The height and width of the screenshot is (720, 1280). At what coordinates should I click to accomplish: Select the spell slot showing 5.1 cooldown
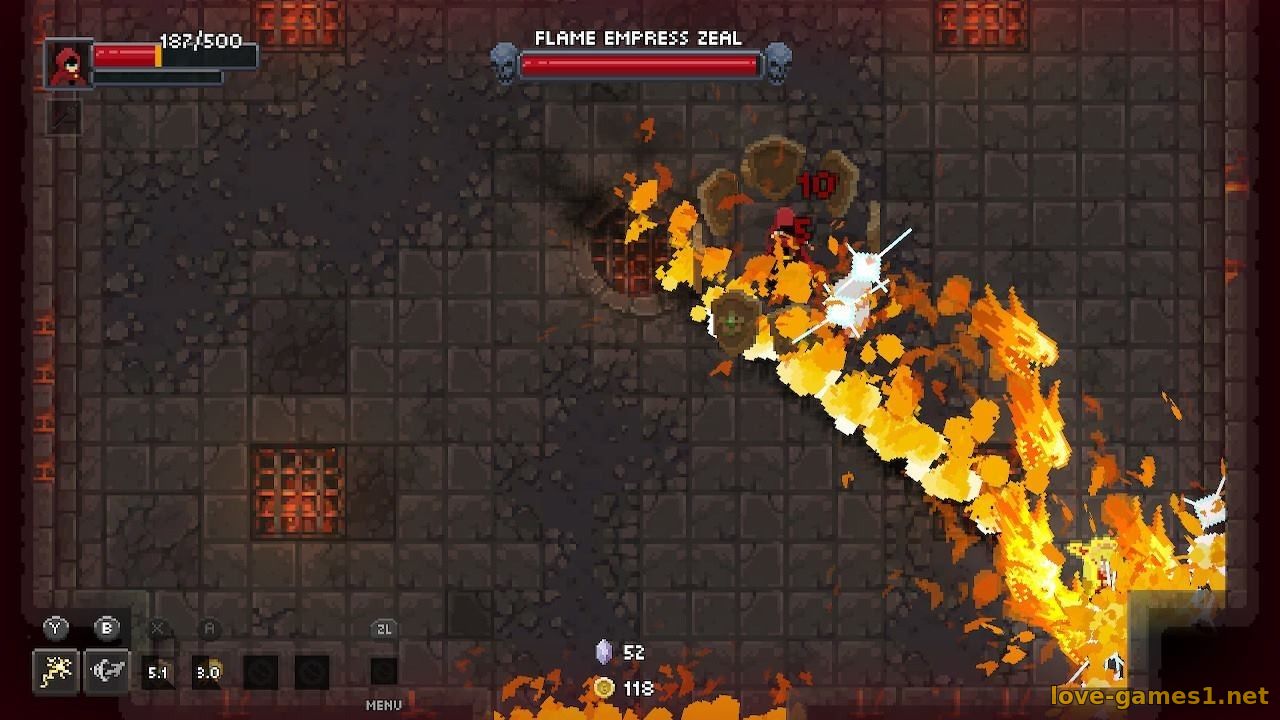click(x=158, y=672)
